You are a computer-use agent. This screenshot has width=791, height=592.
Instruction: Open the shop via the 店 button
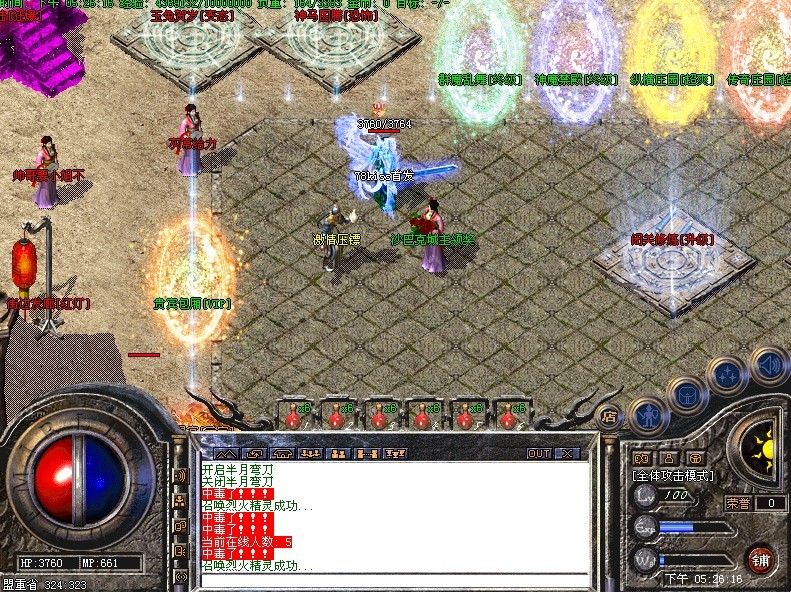click(607, 416)
